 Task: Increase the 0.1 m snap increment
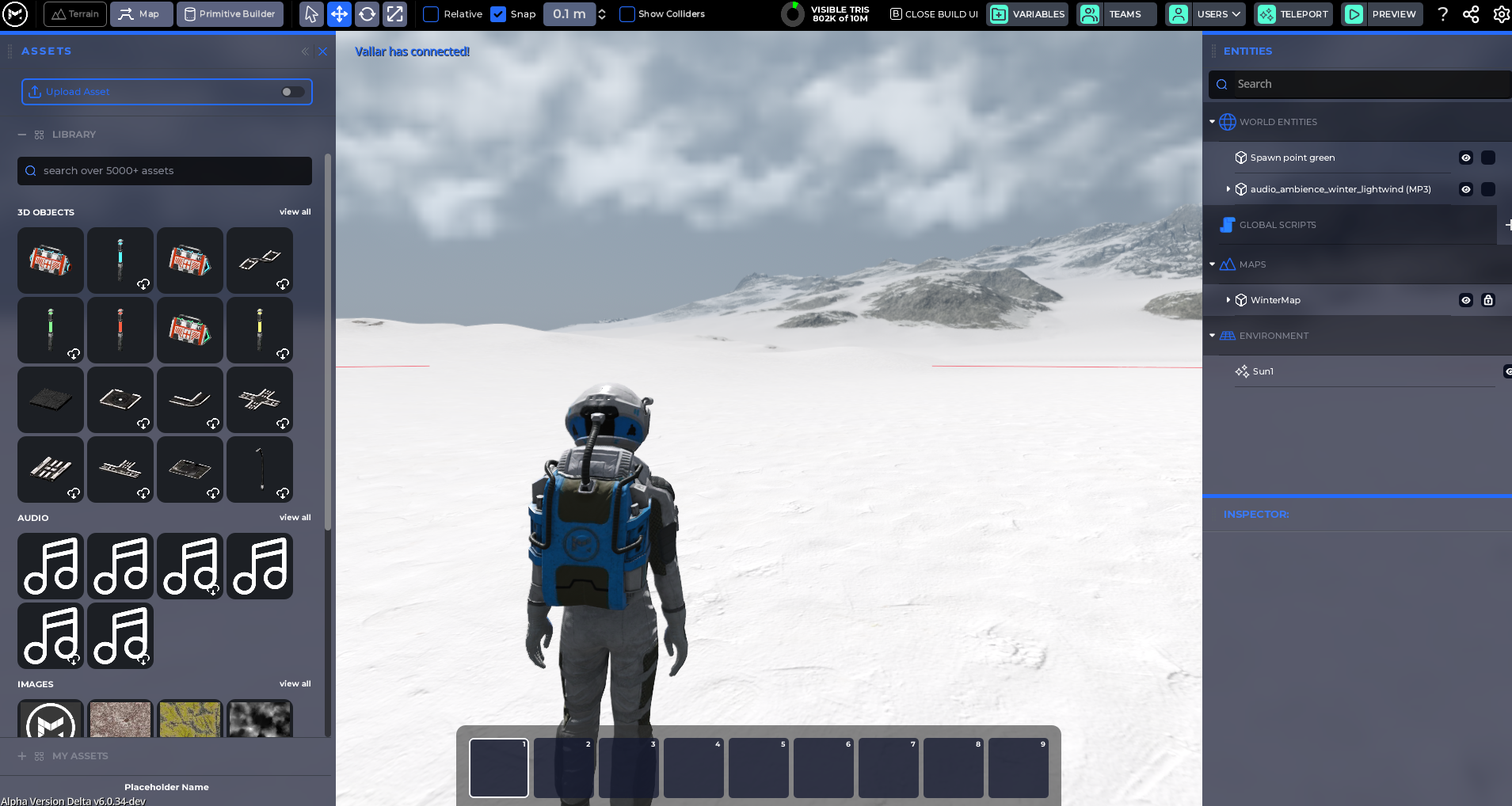(x=604, y=10)
